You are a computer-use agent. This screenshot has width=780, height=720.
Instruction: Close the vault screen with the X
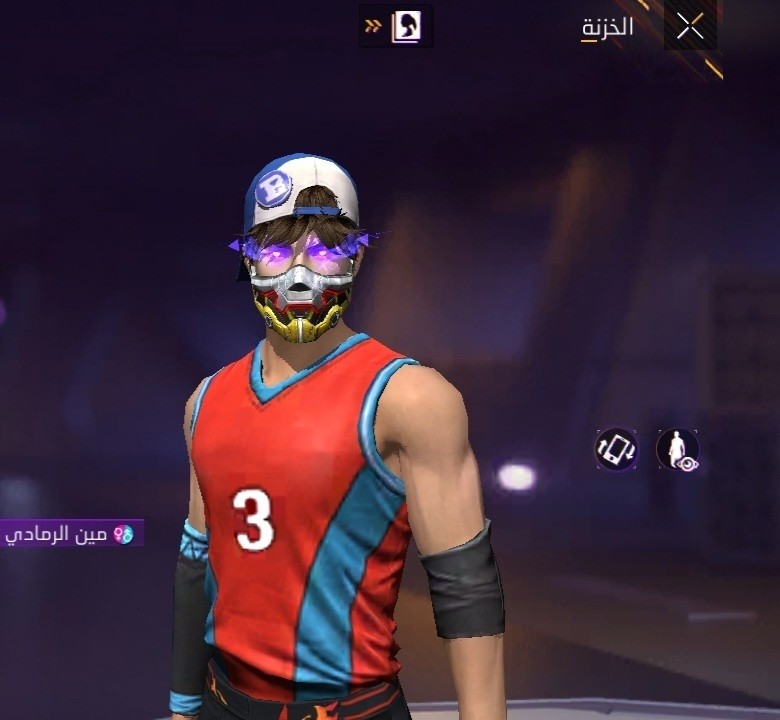coord(690,28)
